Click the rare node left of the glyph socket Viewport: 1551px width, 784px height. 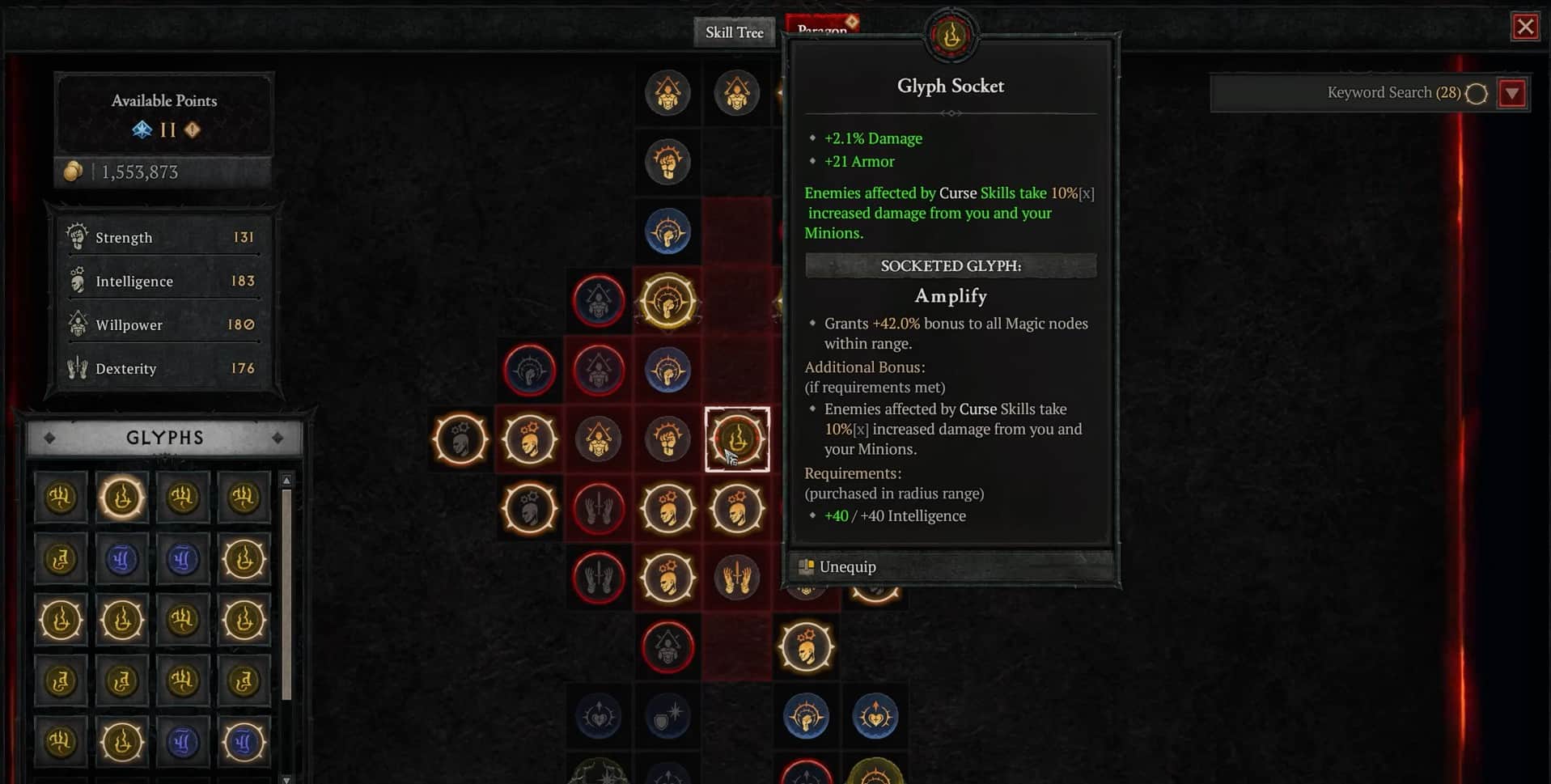667,439
